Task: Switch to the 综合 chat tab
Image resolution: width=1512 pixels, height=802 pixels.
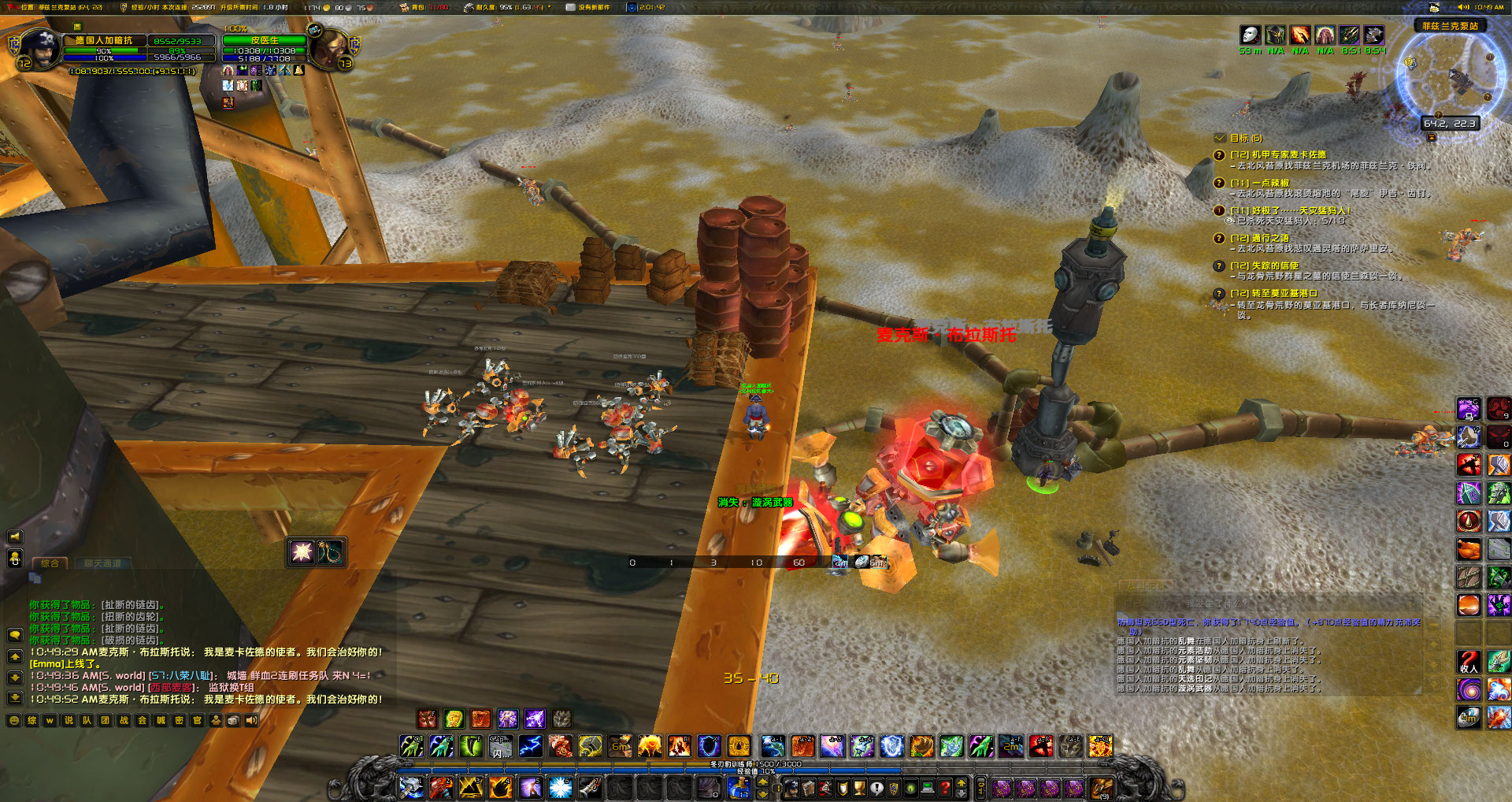Action: [x=50, y=563]
